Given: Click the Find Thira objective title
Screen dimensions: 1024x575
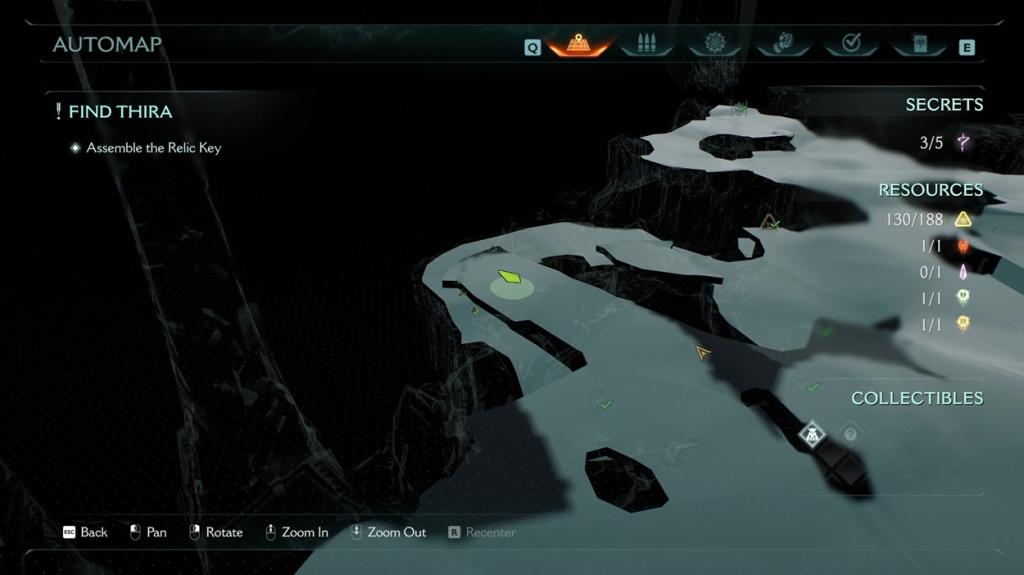Looking at the screenshot, I should (120, 112).
